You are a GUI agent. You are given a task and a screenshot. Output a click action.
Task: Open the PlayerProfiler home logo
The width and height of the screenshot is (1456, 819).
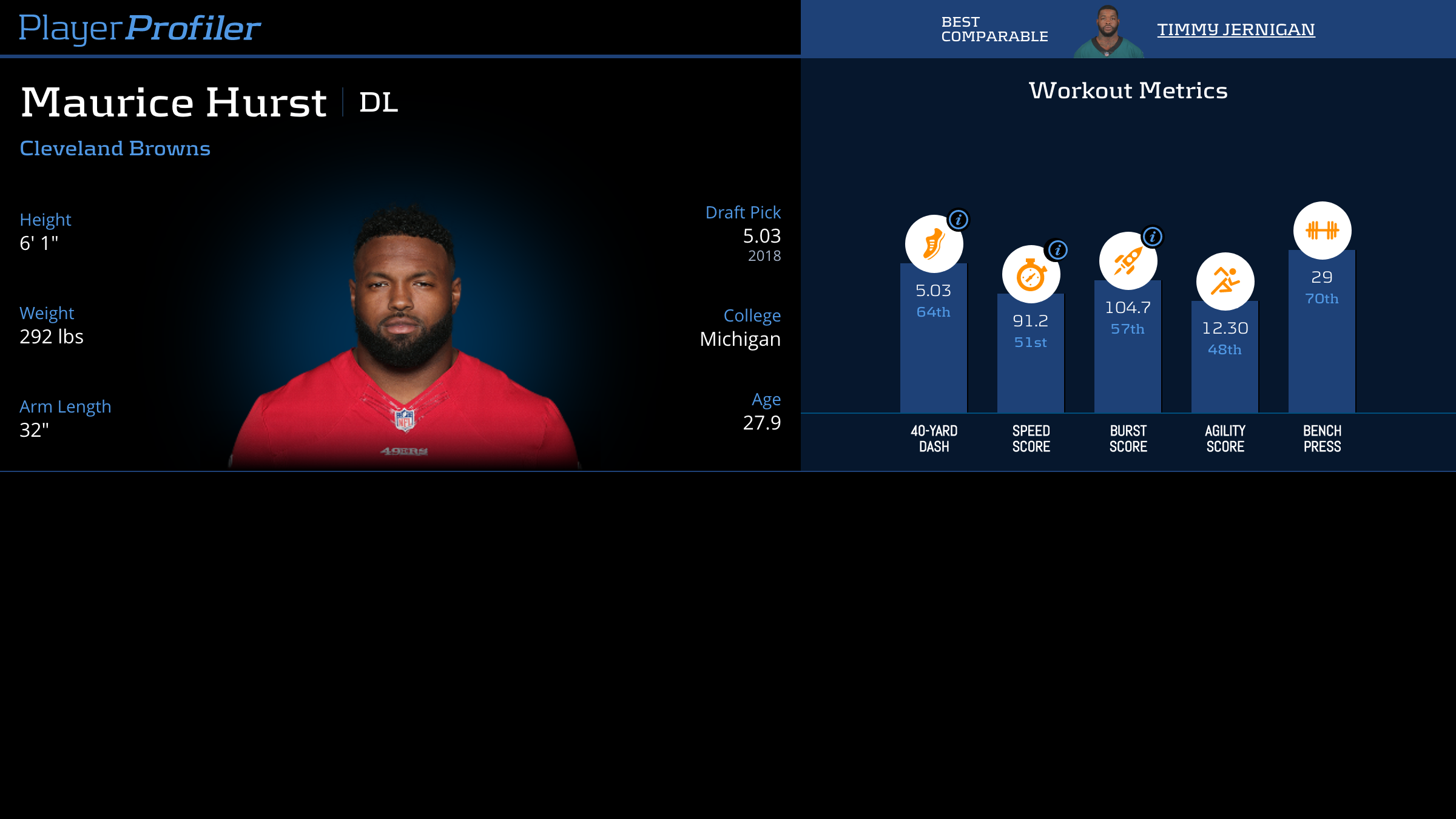[140, 29]
